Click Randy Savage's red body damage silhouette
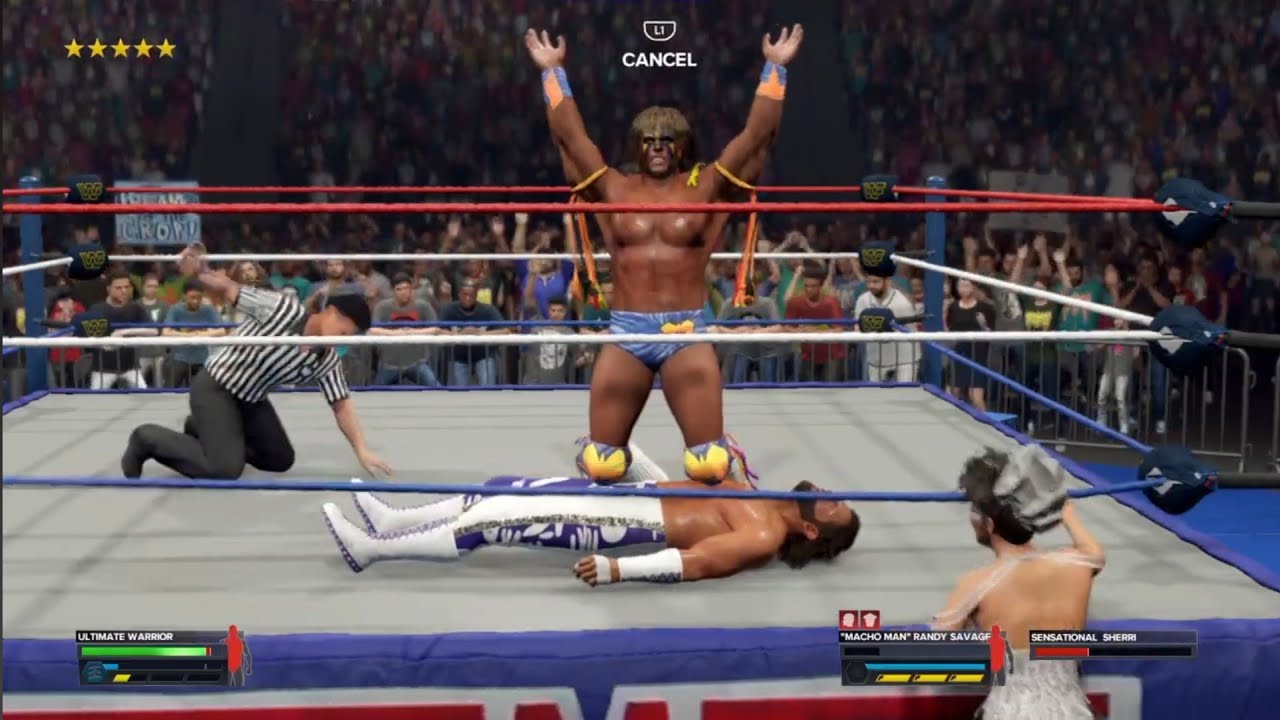1280x720 pixels. click(997, 655)
